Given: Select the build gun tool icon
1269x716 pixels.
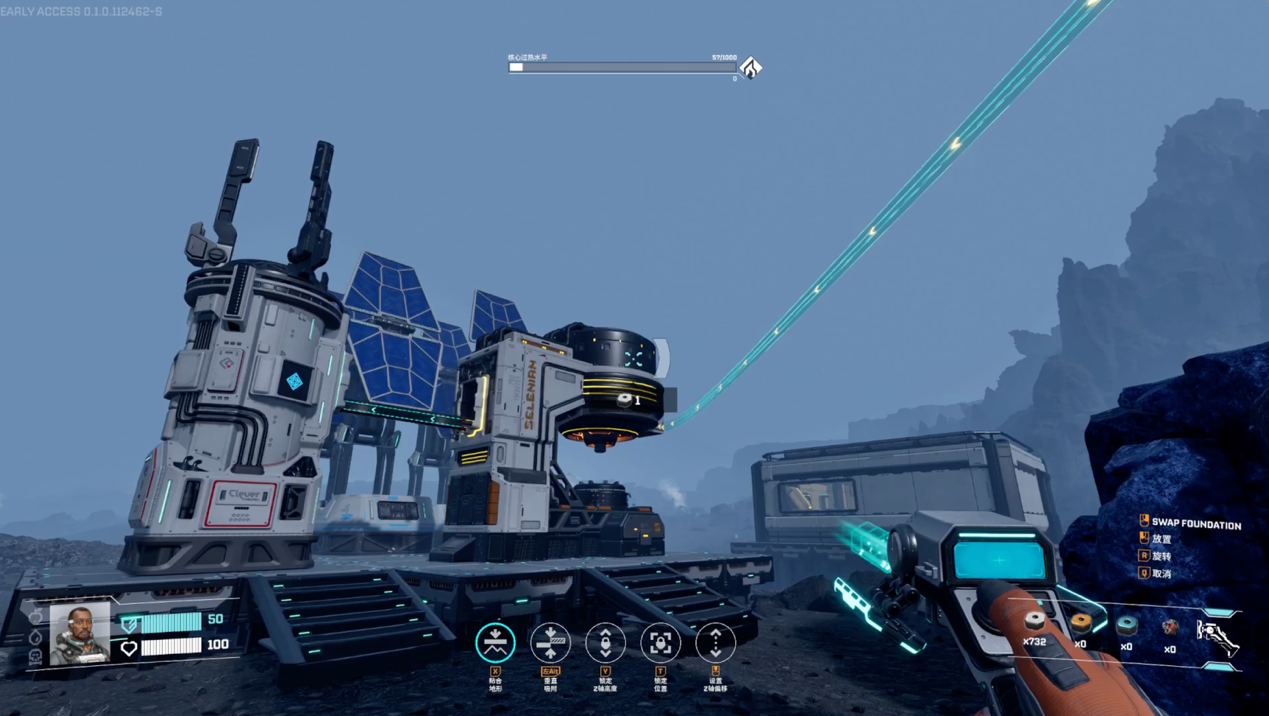Looking at the screenshot, I should coord(1217,637).
